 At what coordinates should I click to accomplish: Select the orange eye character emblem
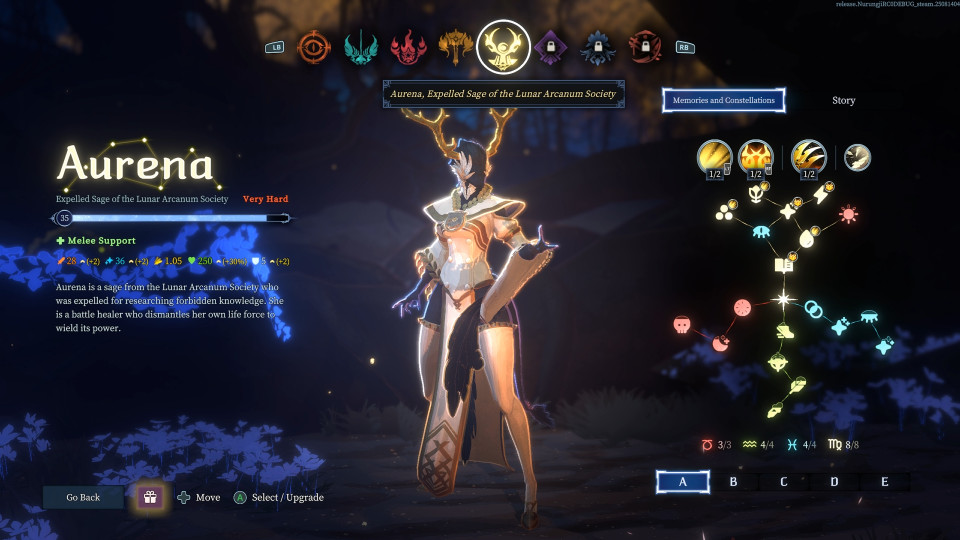pos(314,47)
